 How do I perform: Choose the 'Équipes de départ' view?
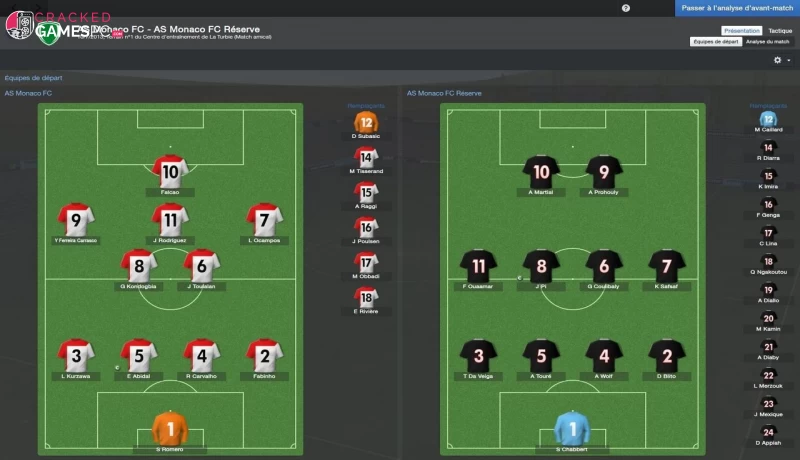click(716, 42)
